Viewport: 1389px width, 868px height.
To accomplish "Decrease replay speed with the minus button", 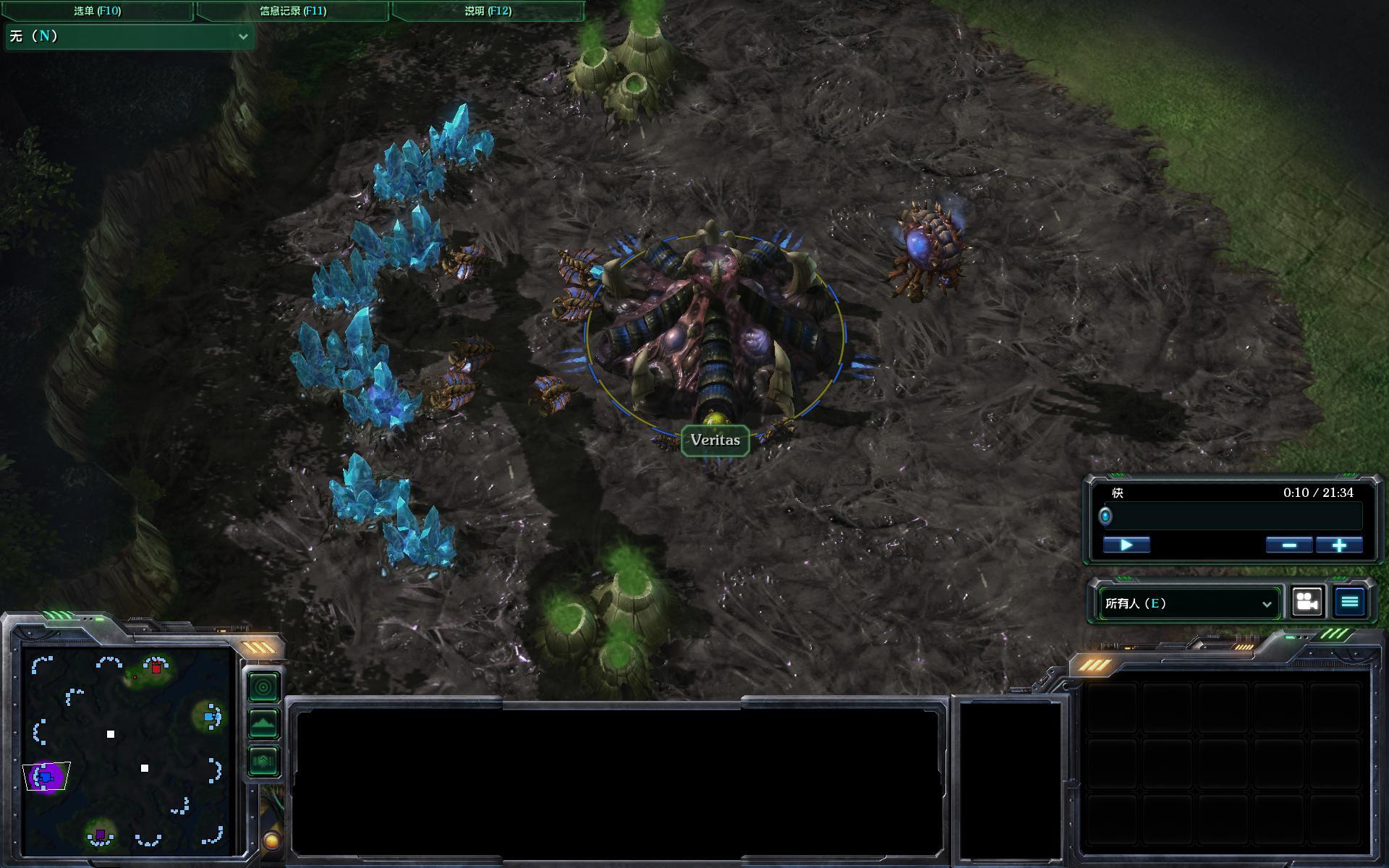I will (1289, 545).
